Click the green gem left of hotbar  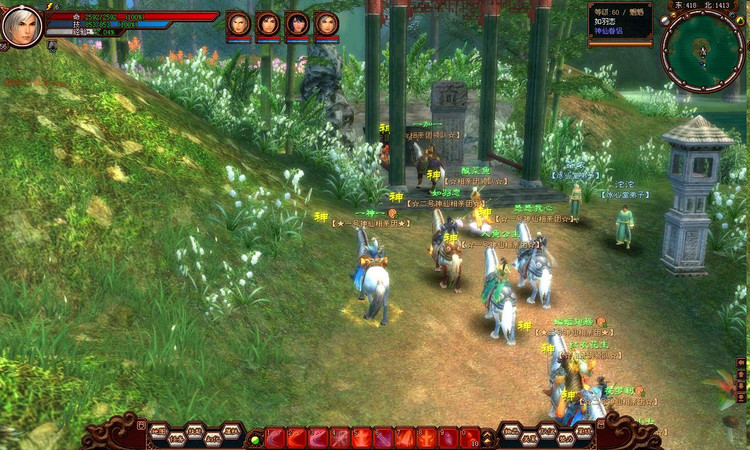click(x=255, y=438)
